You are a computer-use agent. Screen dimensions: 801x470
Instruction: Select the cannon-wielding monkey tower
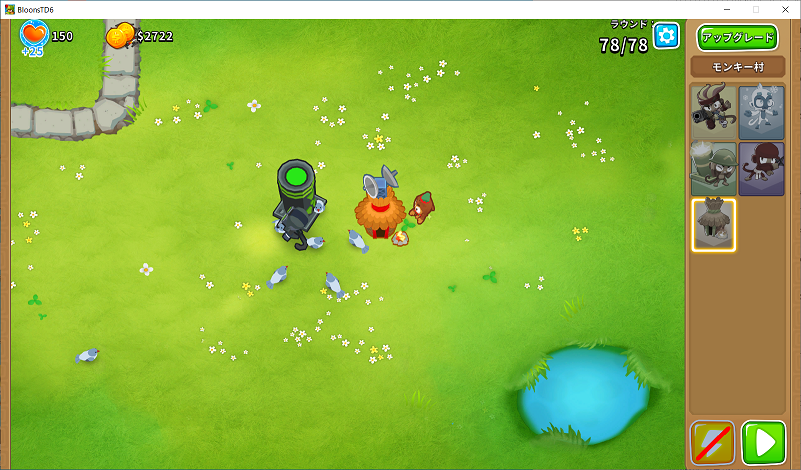coord(713,111)
